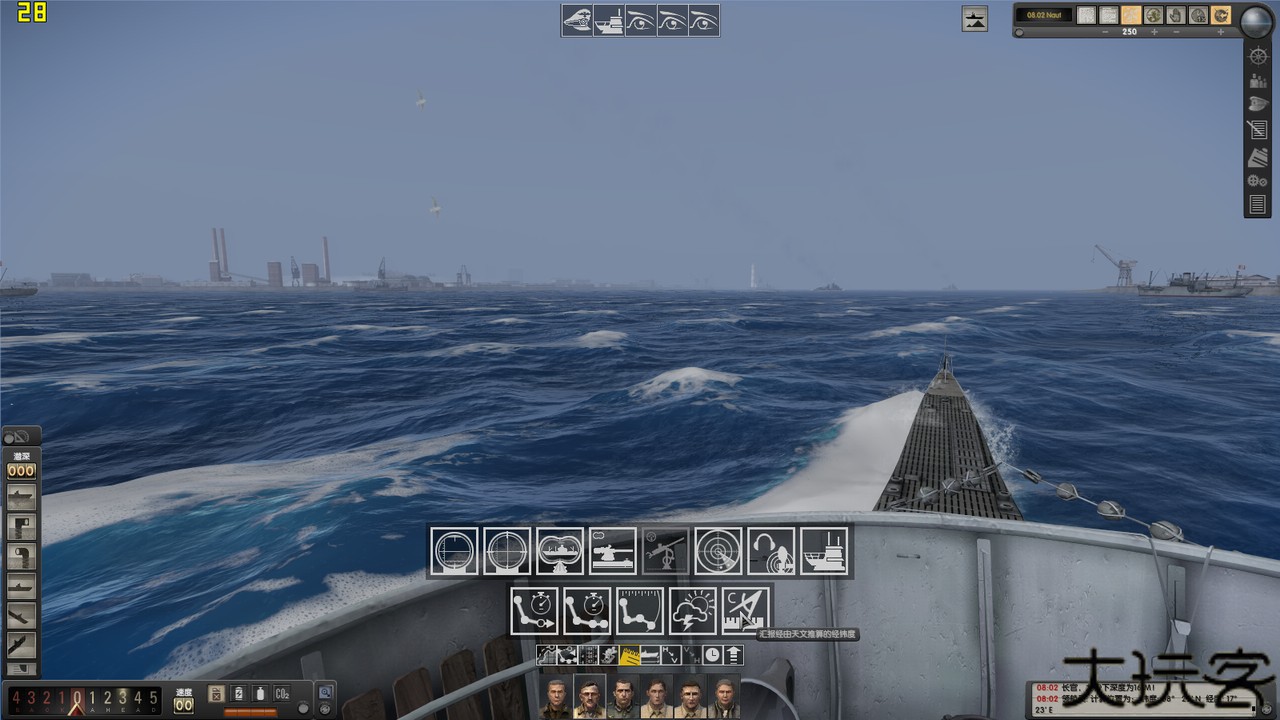The image size is (1280, 720).
Task: Order periscope depth
Action: coord(21,525)
